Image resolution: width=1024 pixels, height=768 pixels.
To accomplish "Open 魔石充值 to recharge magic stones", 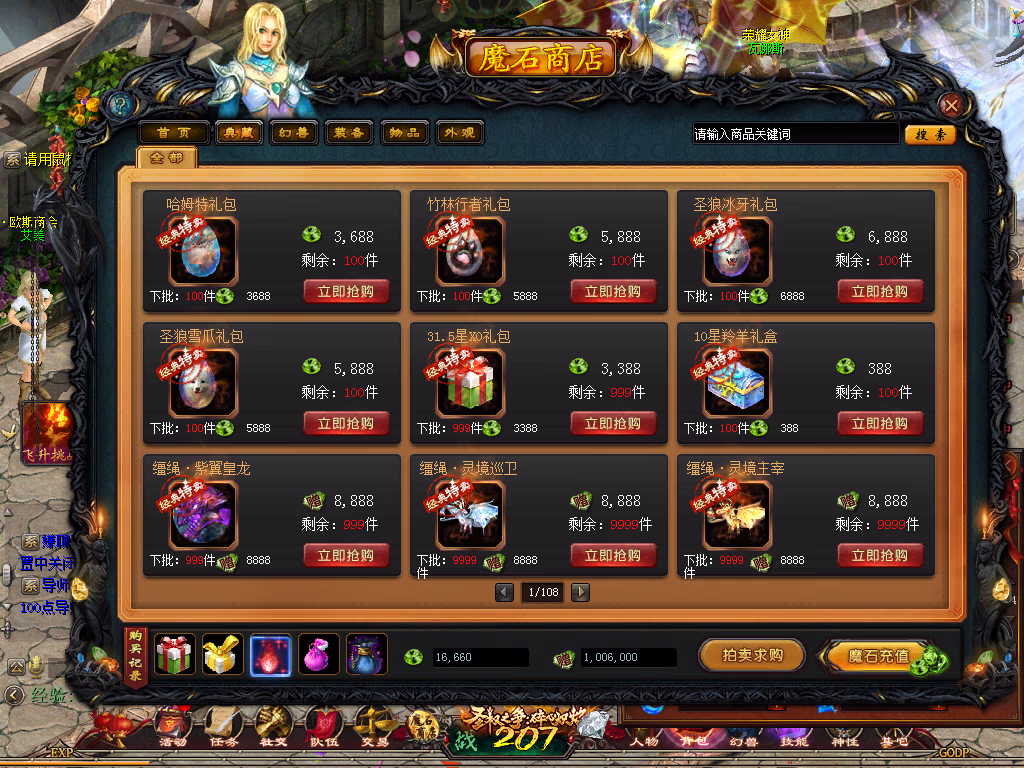I will (878, 656).
